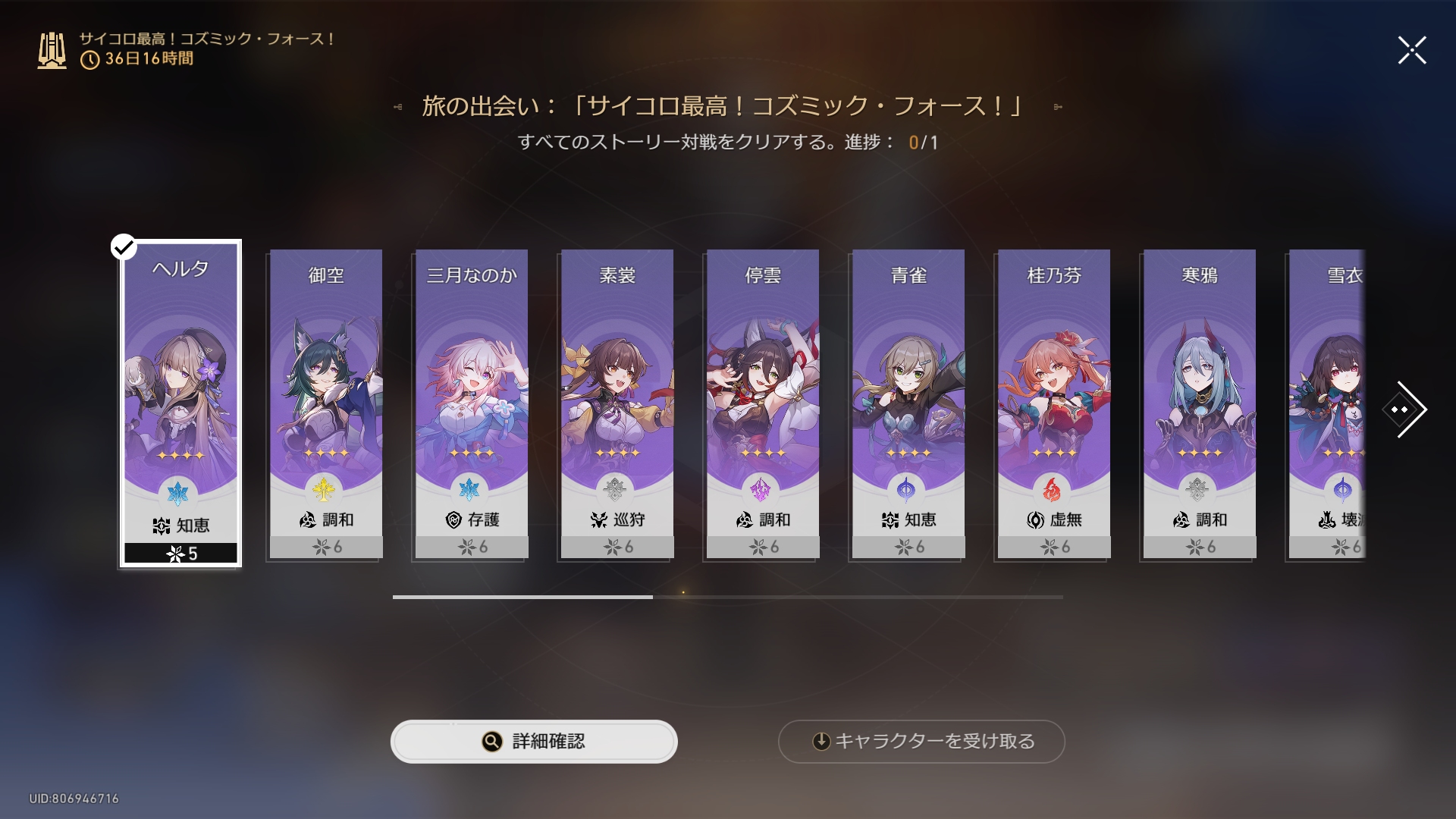Choose the 停雲 character card
The height and width of the screenshot is (819, 1456).
point(763,403)
